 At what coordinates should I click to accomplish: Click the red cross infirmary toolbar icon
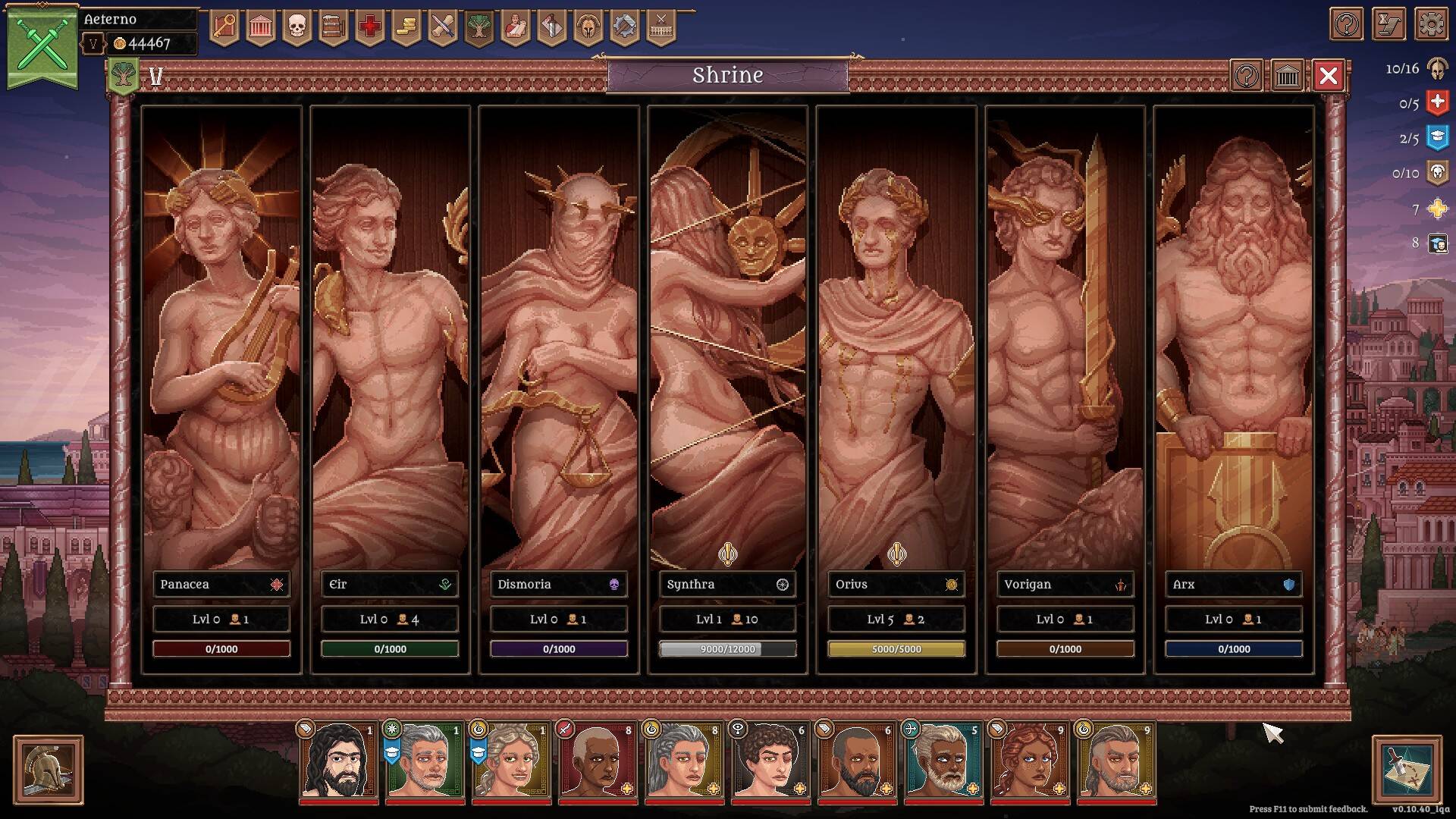(369, 28)
